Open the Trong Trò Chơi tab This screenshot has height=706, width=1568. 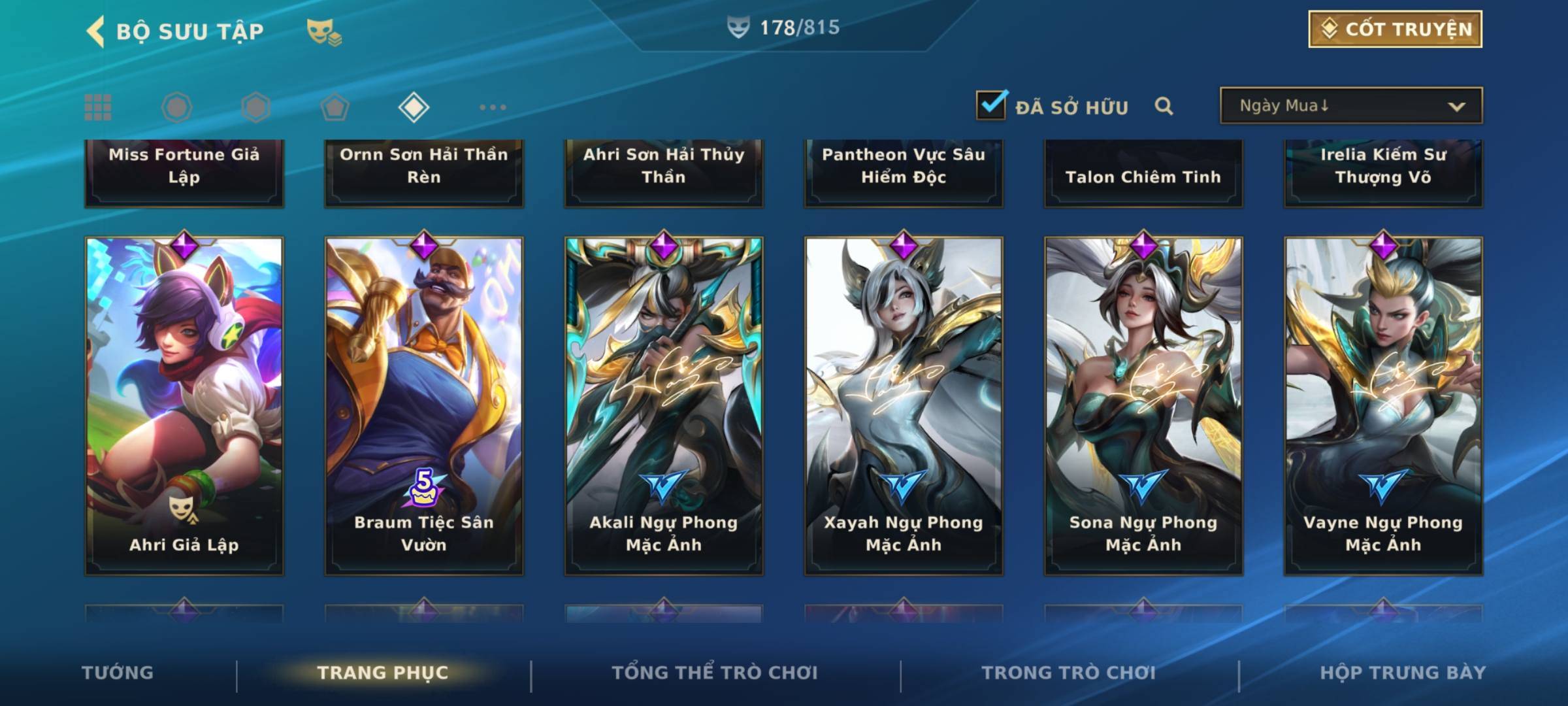1068,673
